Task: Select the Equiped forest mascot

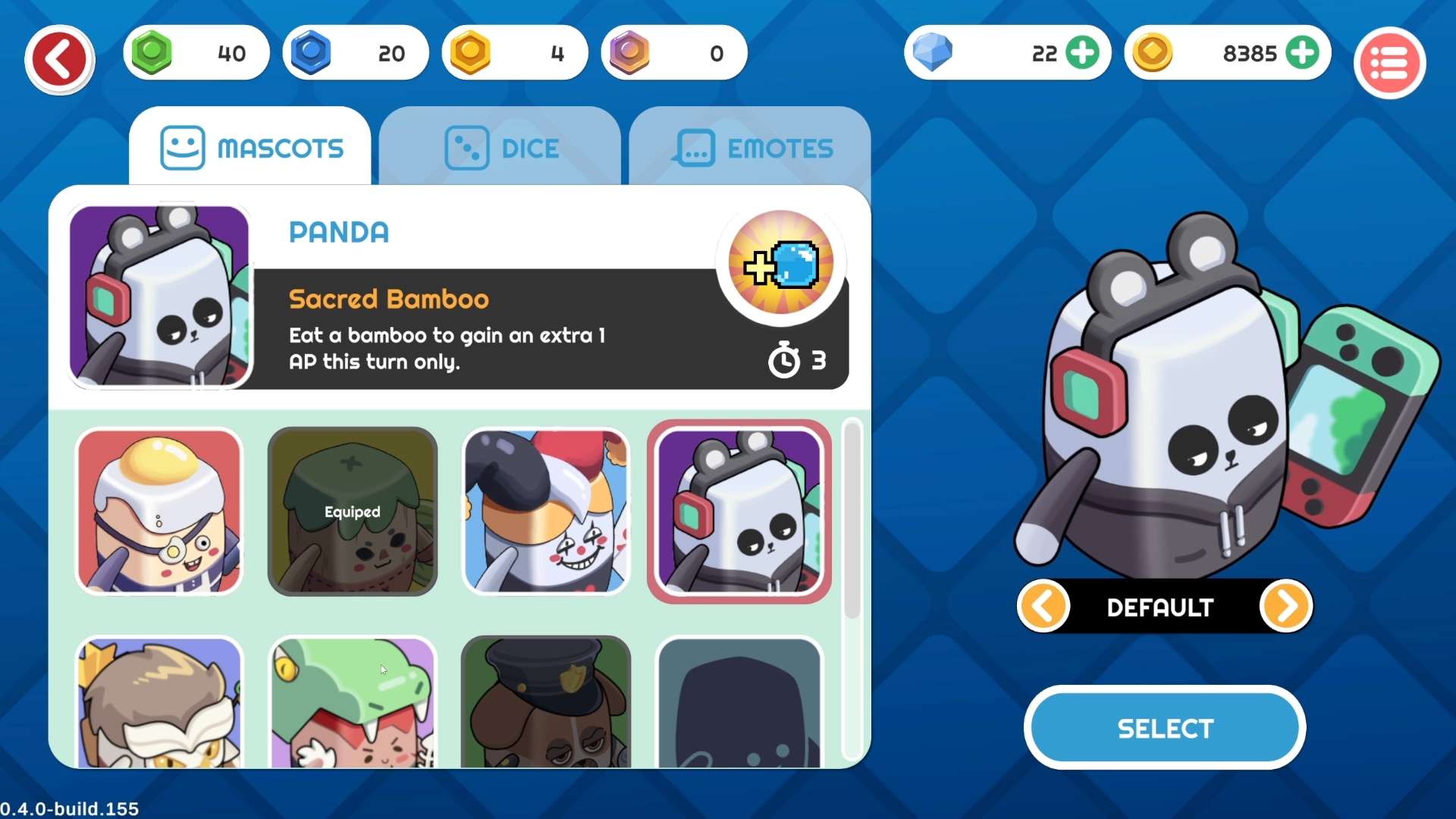Action: [352, 512]
